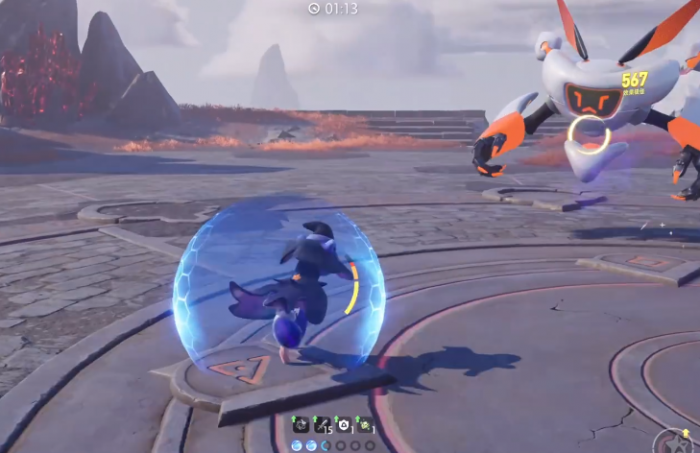Select the sword buff icon showing 15
This screenshot has width=700, height=453.
tap(321, 424)
